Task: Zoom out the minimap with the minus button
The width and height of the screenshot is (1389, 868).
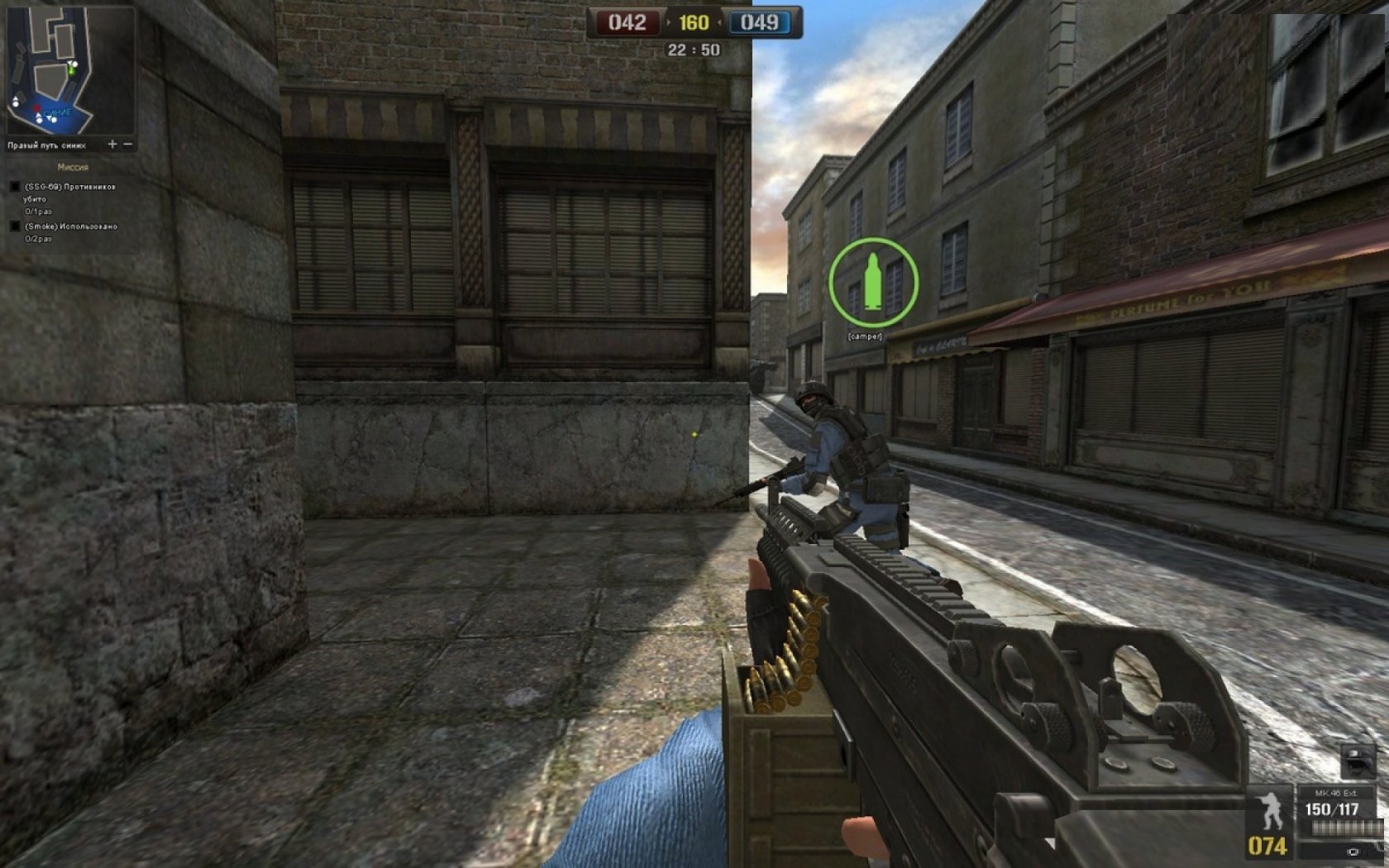Action: point(128,145)
